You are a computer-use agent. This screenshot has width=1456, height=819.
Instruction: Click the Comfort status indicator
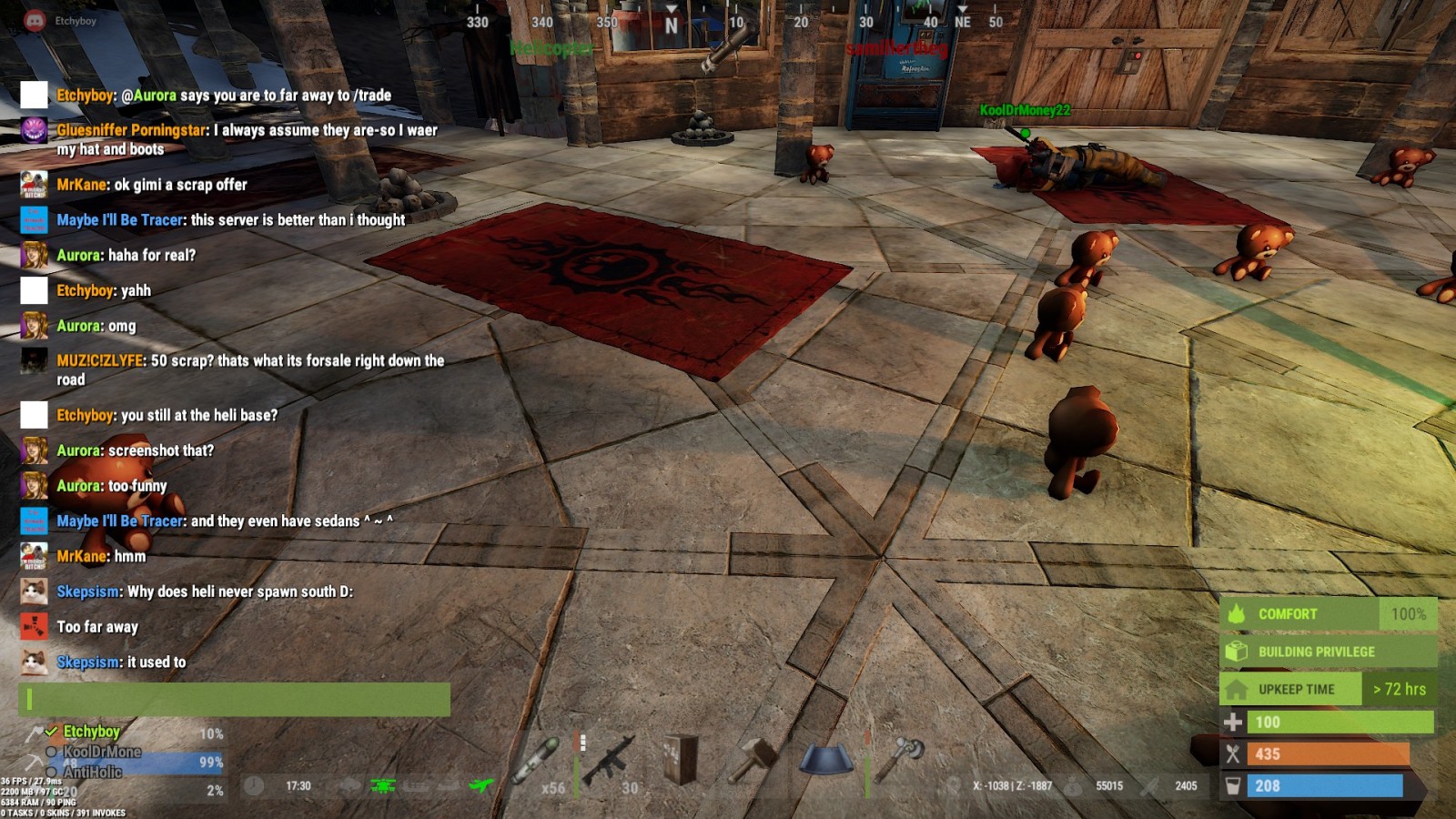tap(1327, 614)
